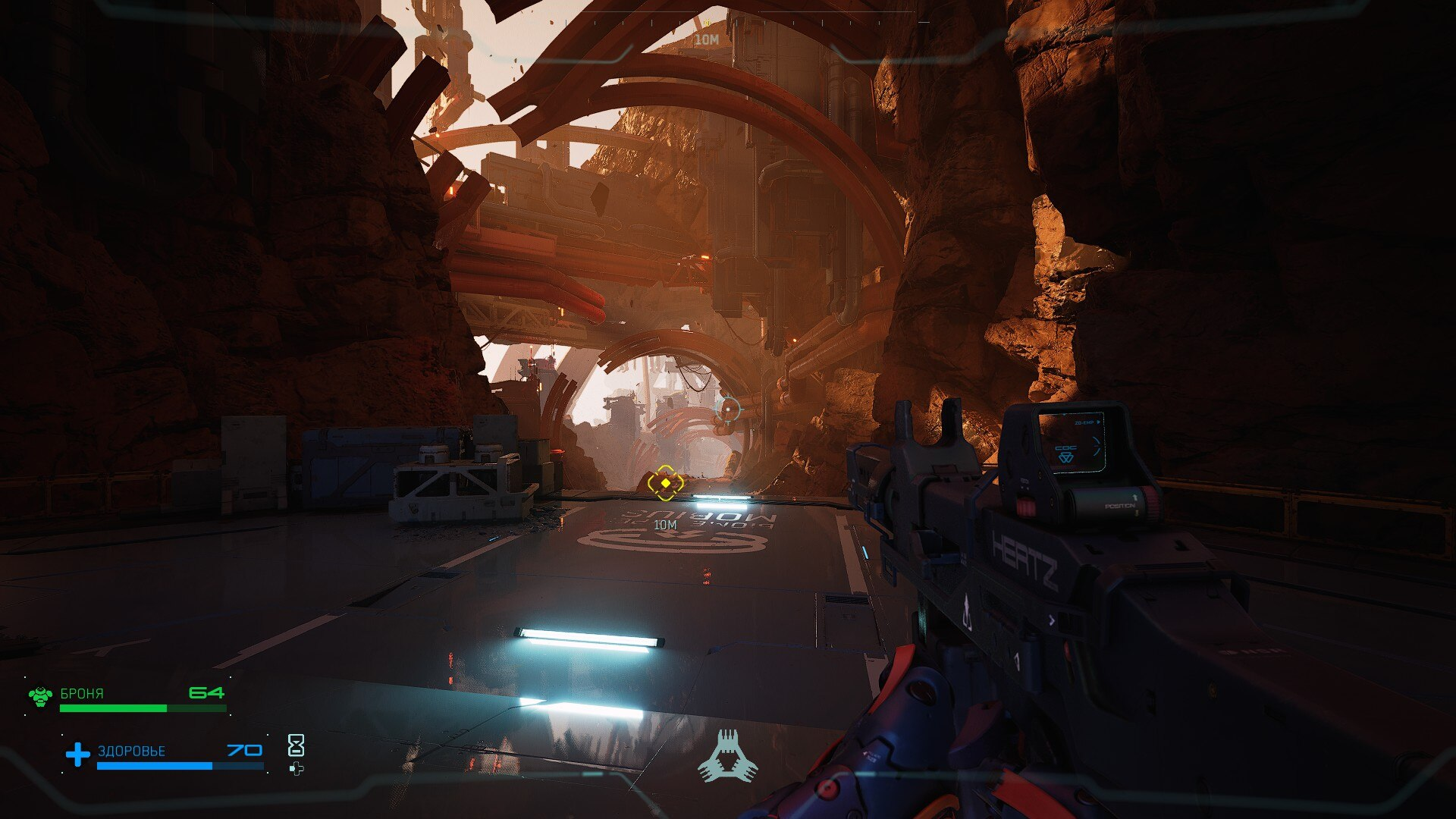The width and height of the screenshot is (1456, 819).
Task: Select the green armor icon
Action: 40,695
